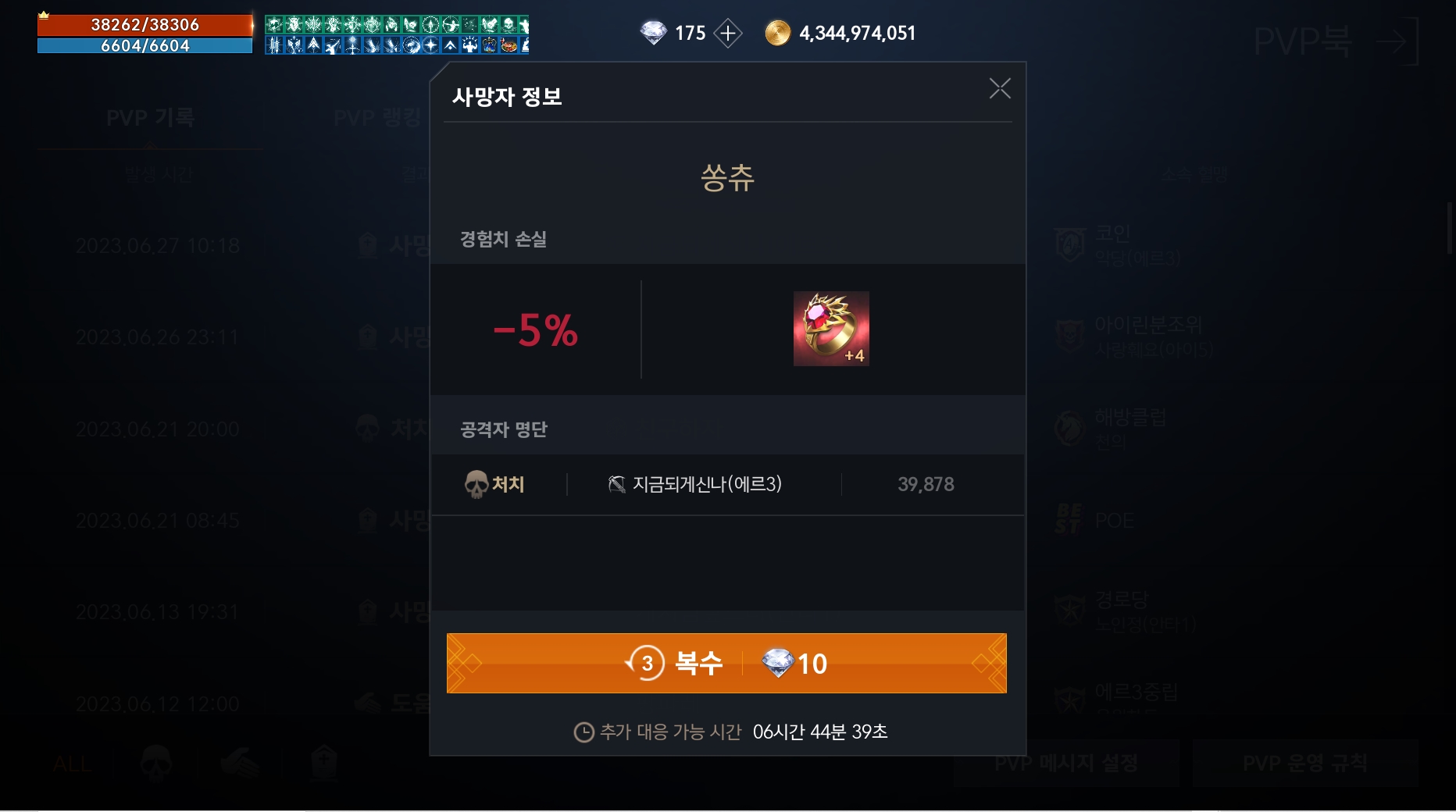Image resolution: width=1456 pixels, height=812 pixels.
Task: Click the food buff icon in blue row
Action: [507, 45]
